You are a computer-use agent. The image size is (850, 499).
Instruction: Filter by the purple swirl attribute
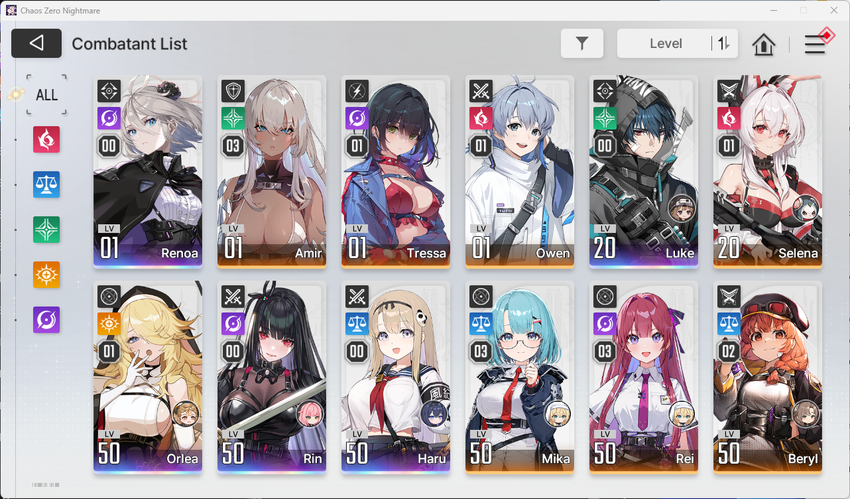coord(47,319)
